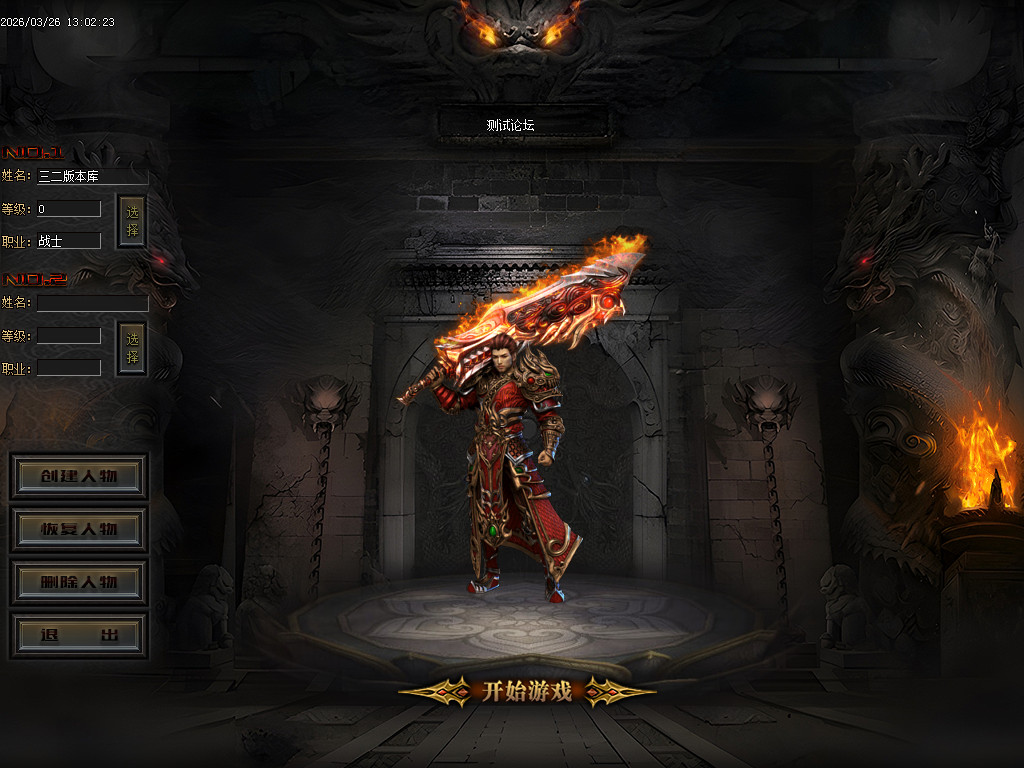1024x768 pixels.
Task: Click the name field showing 三二版本库
Action: (x=92, y=176)
